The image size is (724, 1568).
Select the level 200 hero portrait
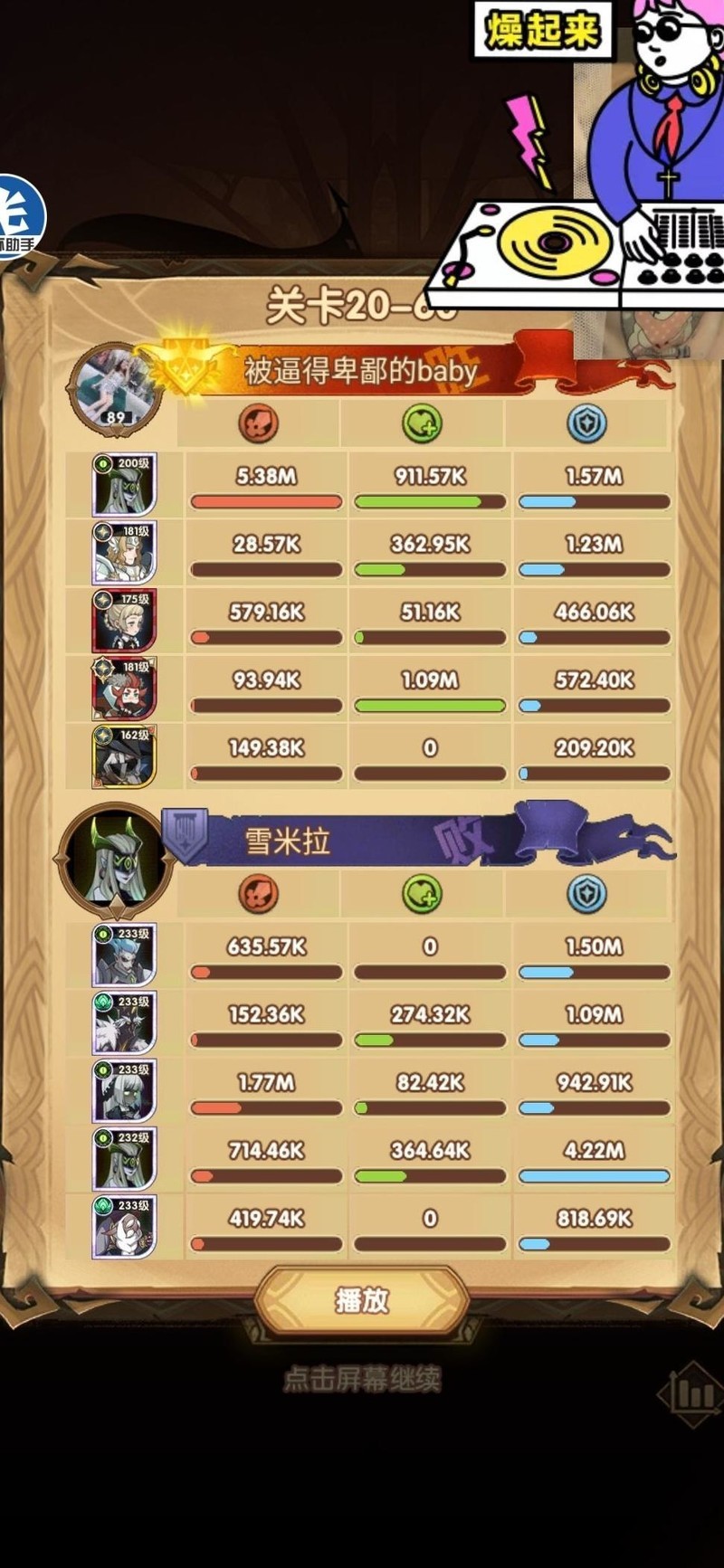coord(125,486)
